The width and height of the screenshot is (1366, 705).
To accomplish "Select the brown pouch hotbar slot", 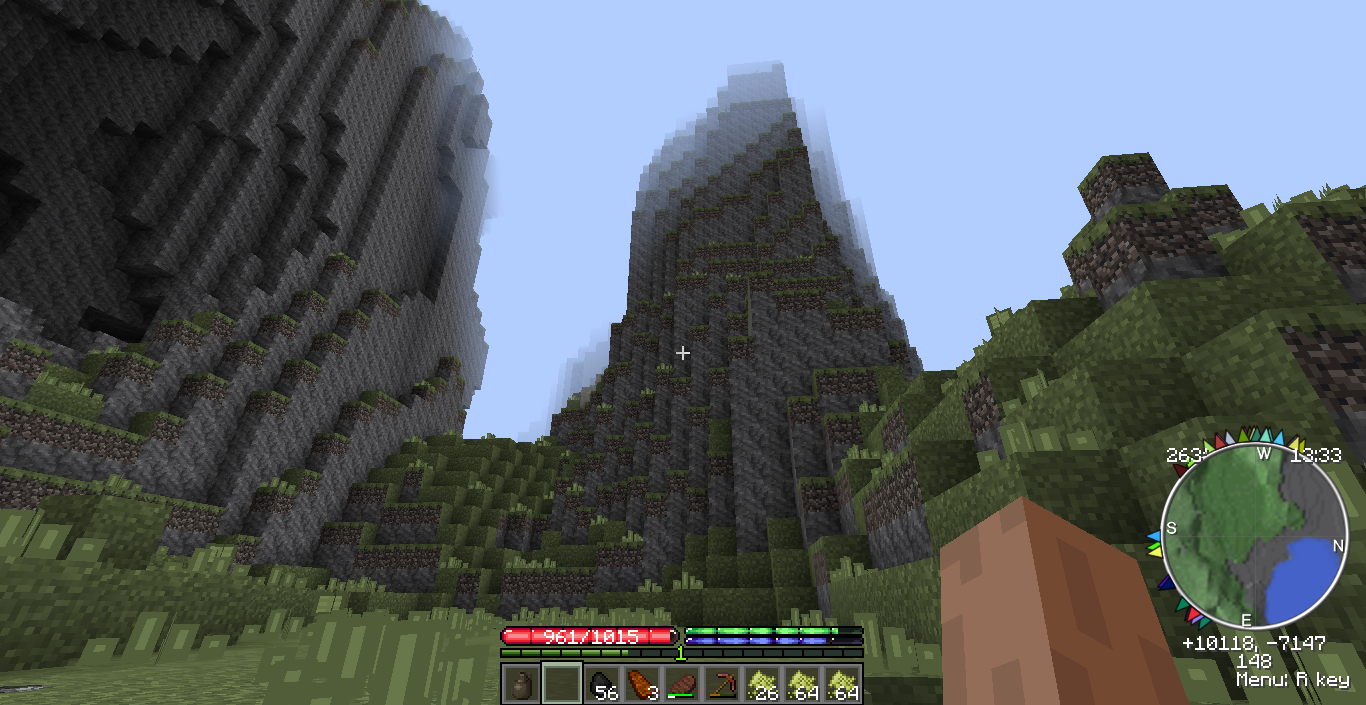I will (521, 685).
